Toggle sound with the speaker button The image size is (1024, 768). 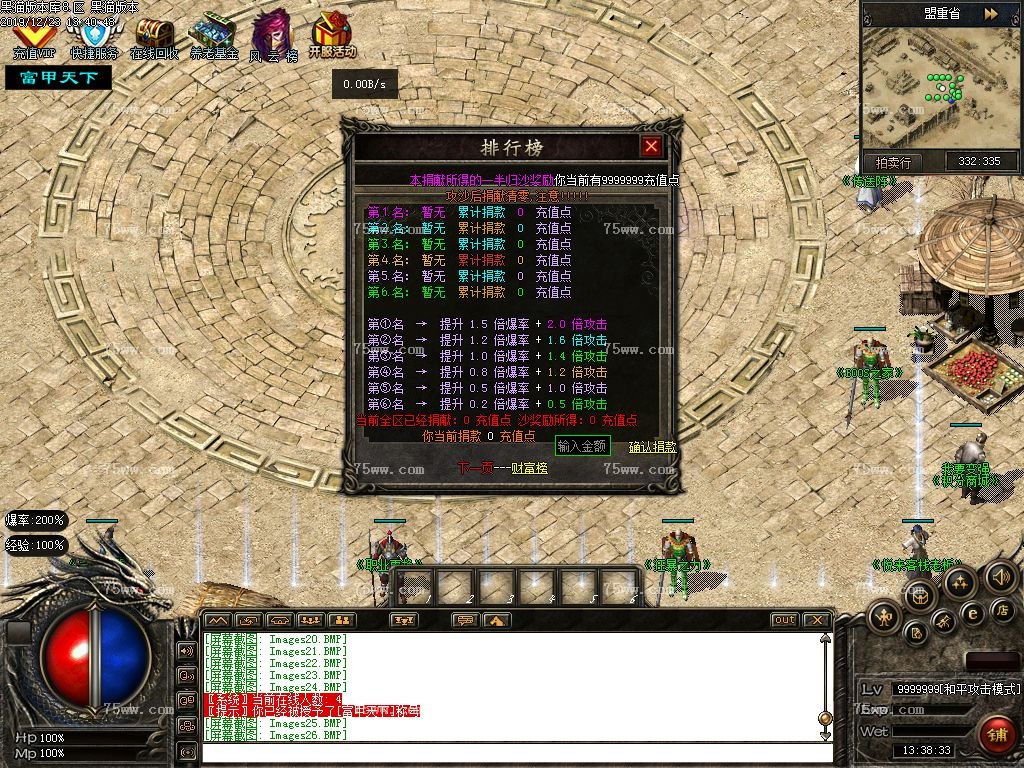click(x=1000, y=576)
